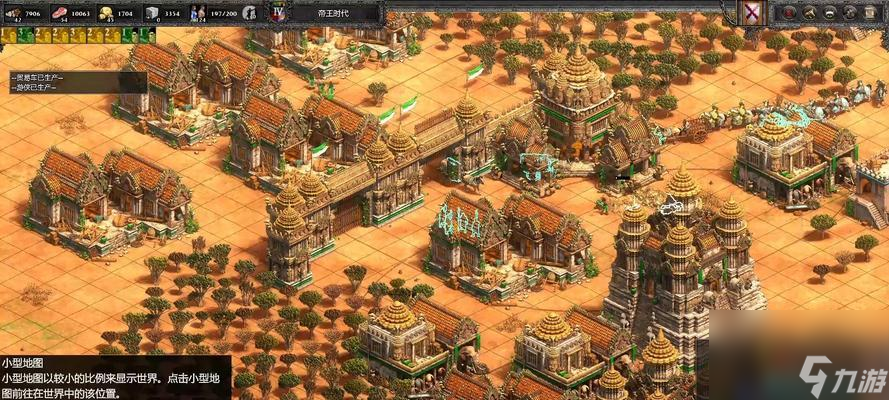Click the red round button in top-right menu
The width and height of the screenshot is (889, 400).
coord(790,12)
